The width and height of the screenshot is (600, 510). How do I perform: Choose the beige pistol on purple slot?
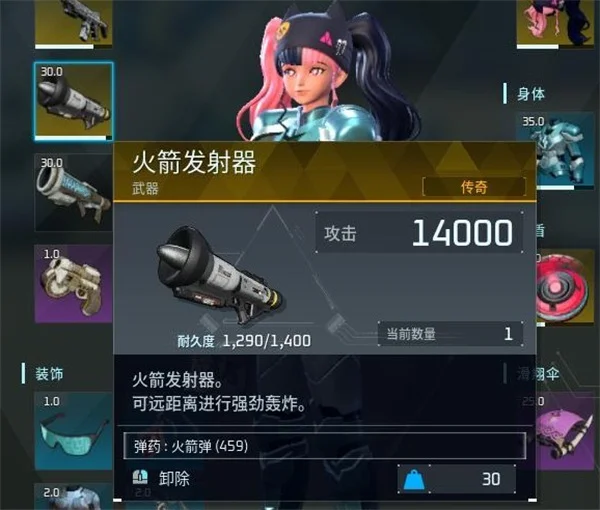[x=73, y=283]
